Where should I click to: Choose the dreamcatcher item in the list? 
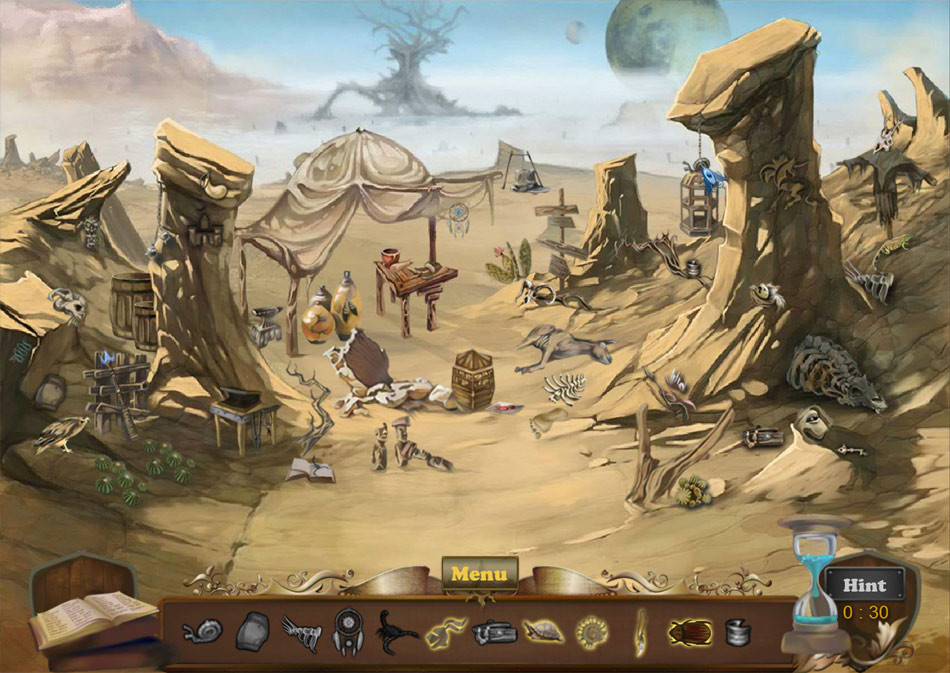[347, 631]
